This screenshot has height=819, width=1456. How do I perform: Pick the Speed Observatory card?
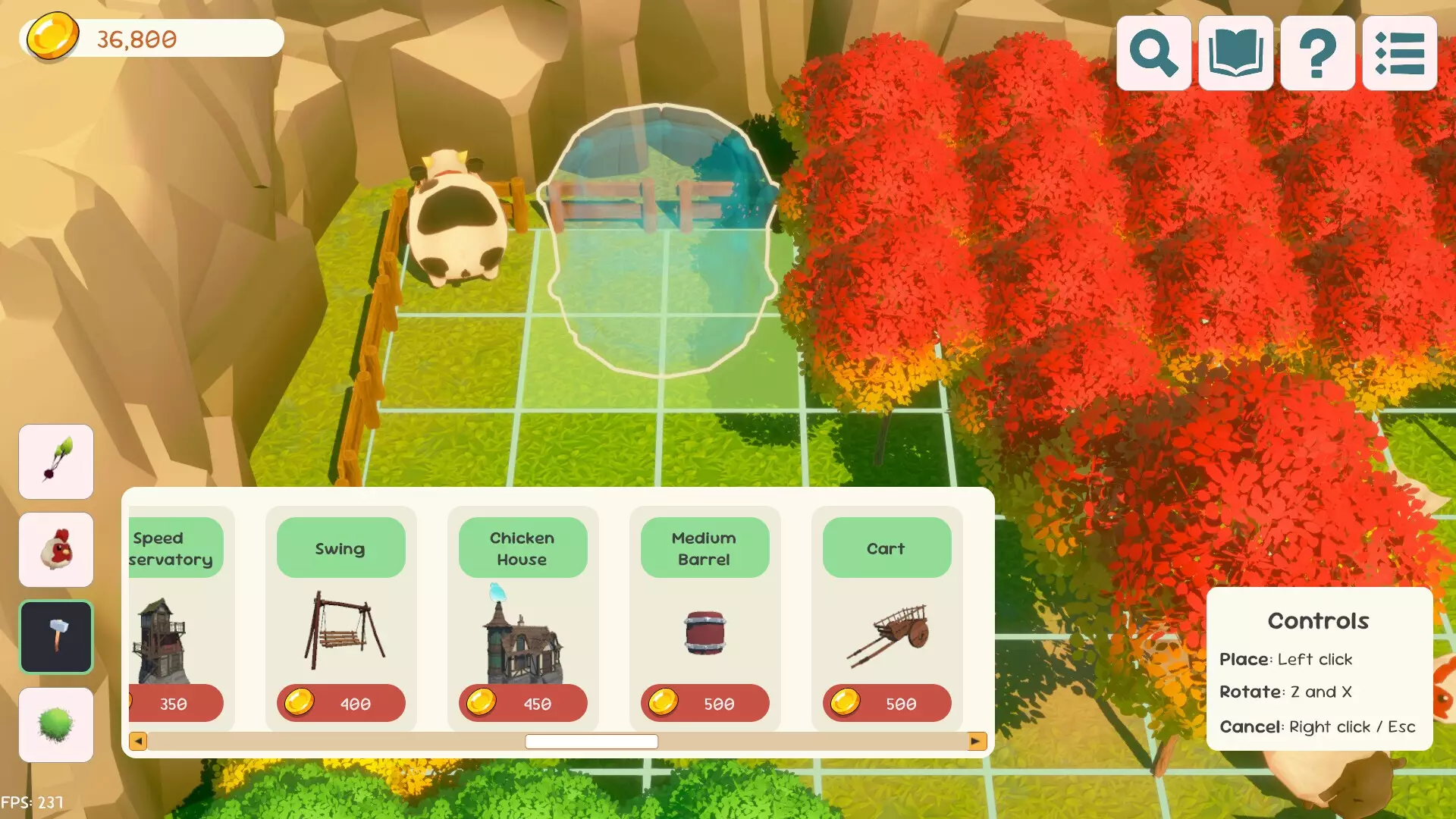(x=178, y=618)
